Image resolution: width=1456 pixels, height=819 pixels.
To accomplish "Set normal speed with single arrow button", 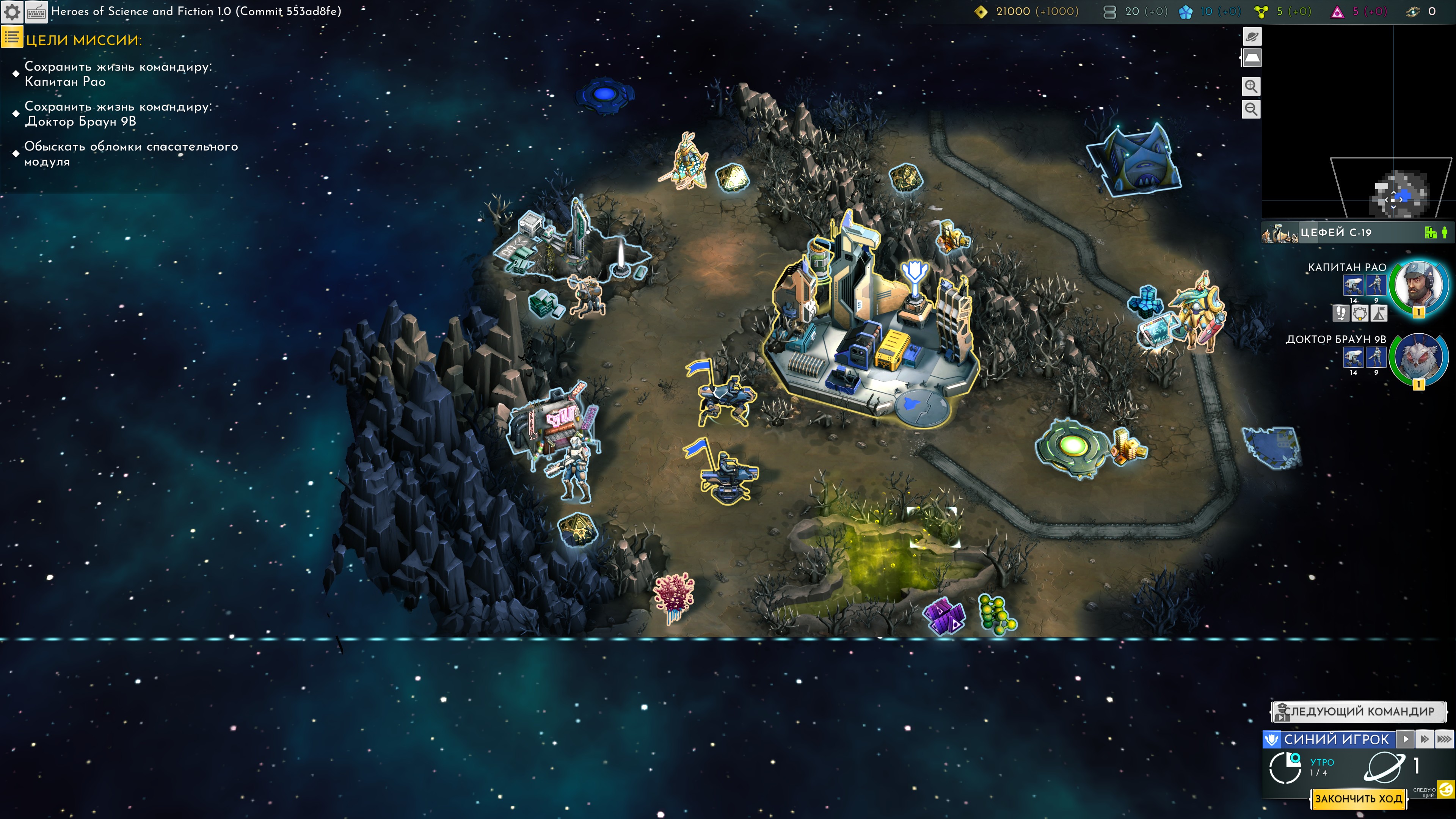I will click(x=1405, y=739).
